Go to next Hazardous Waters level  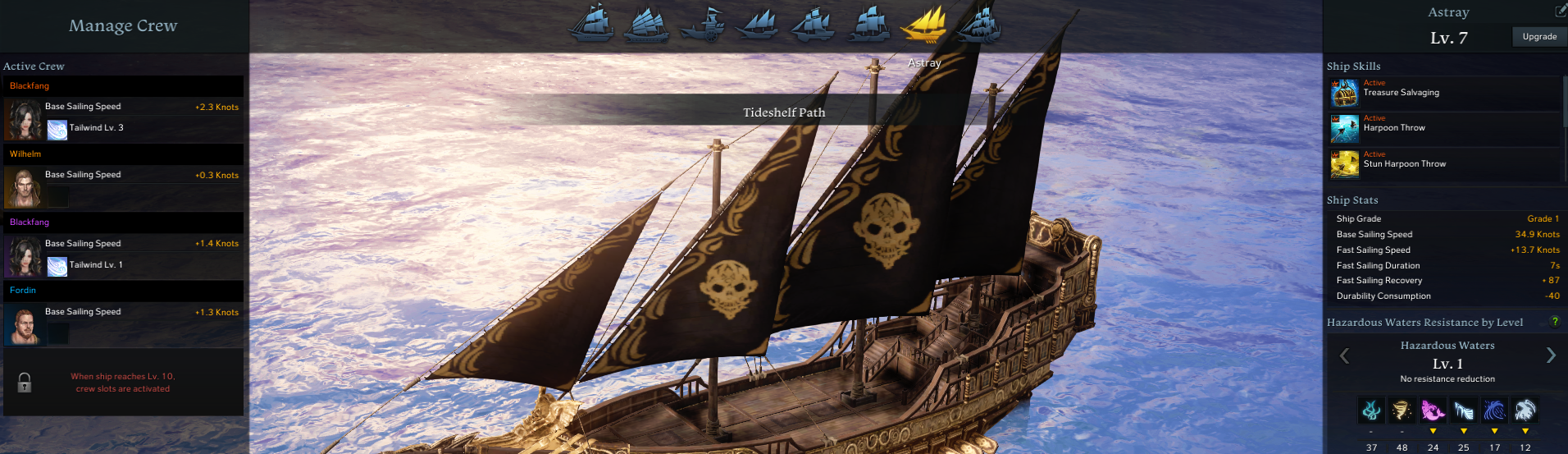tap(1551, 355)
